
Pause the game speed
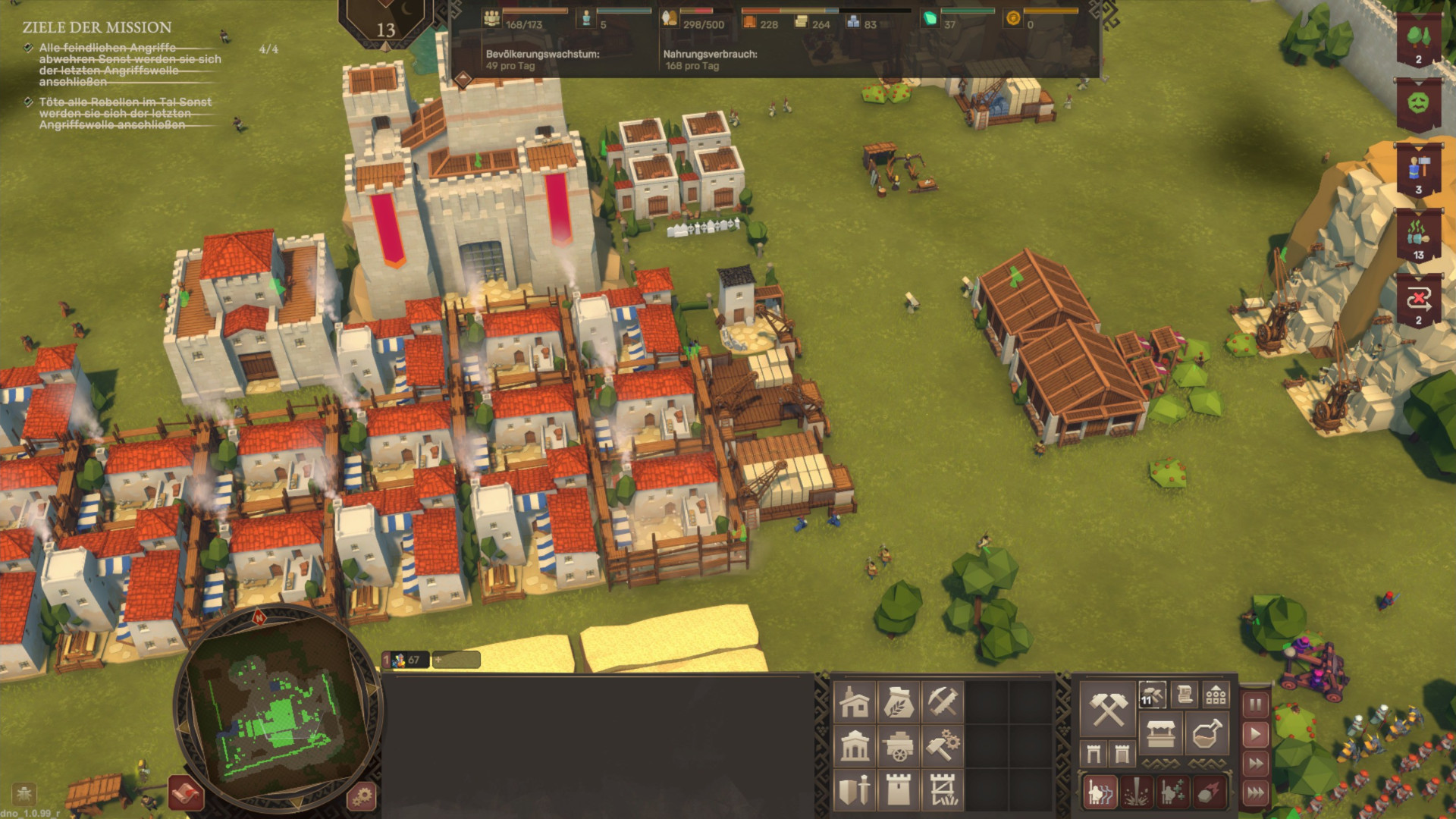pos(1256,705)
